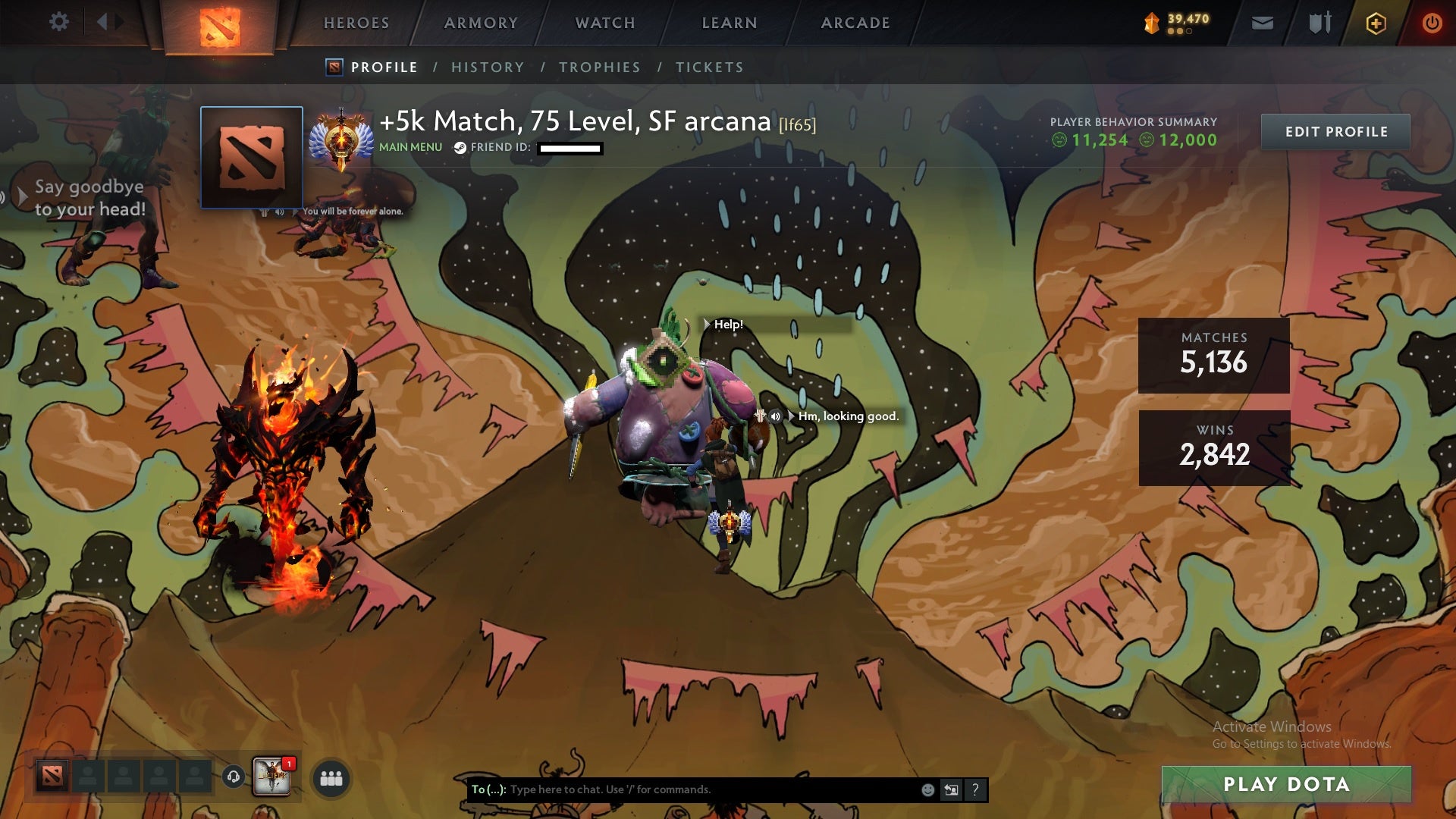
Task: Open the chat recipient 'To (...)' selector
Action: click(x=486, y=789)
